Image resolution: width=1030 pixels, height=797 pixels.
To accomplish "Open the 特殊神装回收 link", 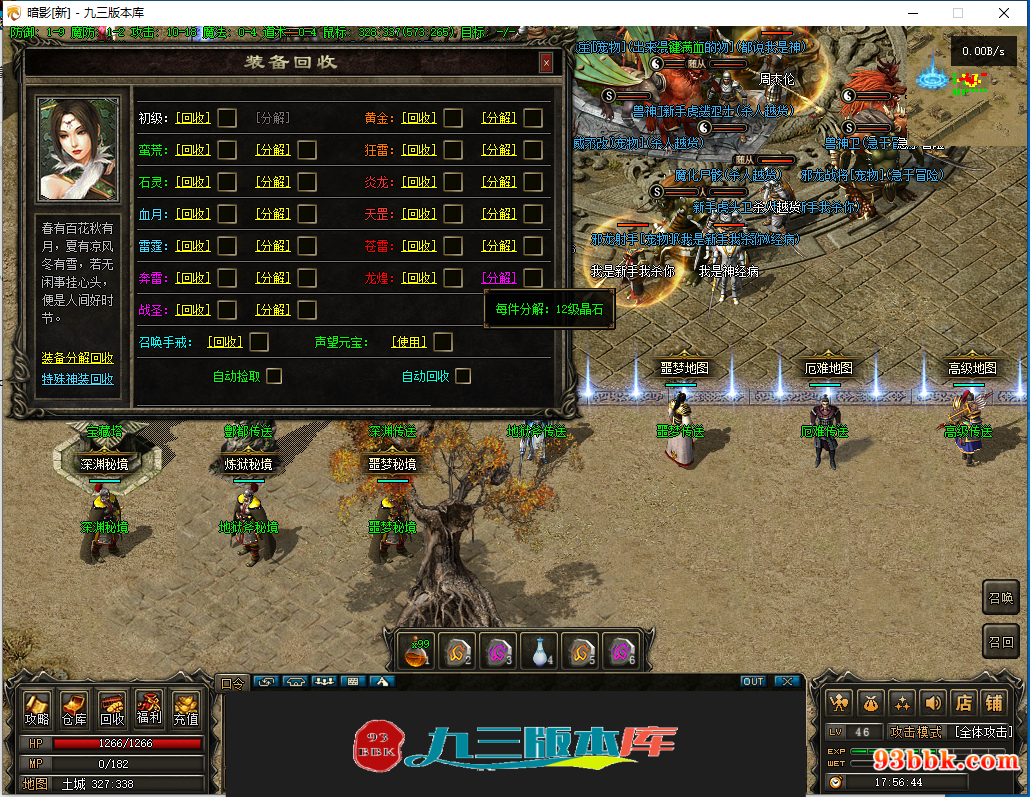I will coord(77,379).
